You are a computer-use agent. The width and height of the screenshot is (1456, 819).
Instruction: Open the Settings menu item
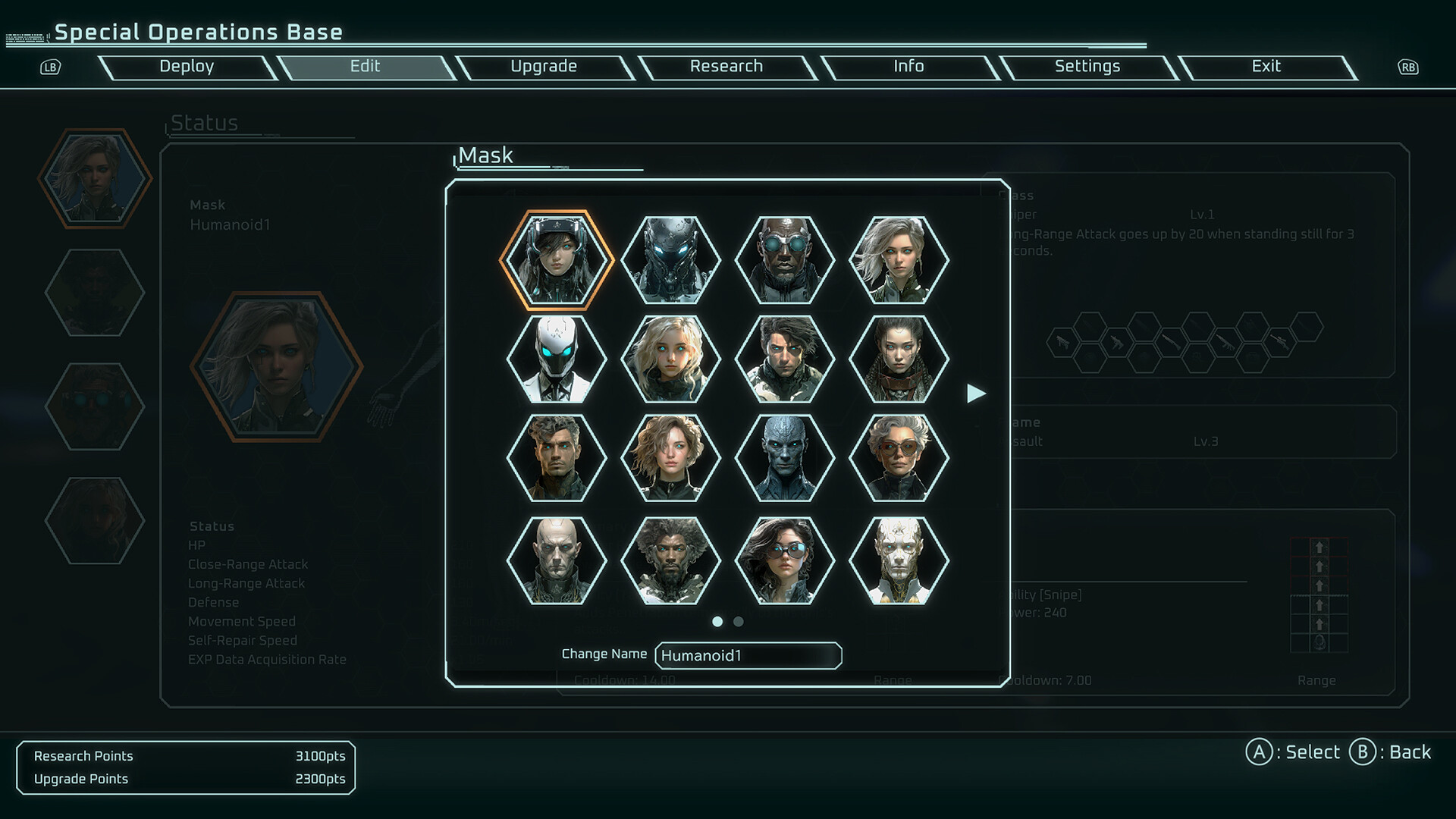(x=1087, y=67)
